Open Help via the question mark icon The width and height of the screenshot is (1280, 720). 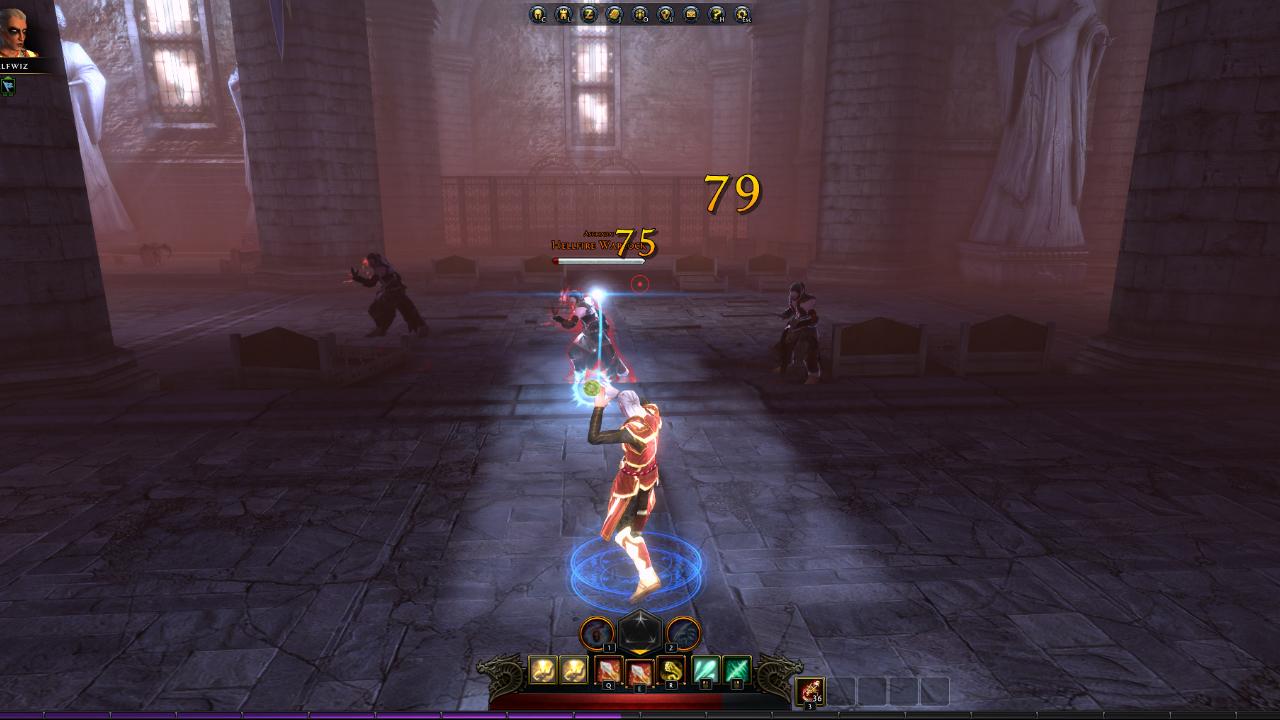718,15
